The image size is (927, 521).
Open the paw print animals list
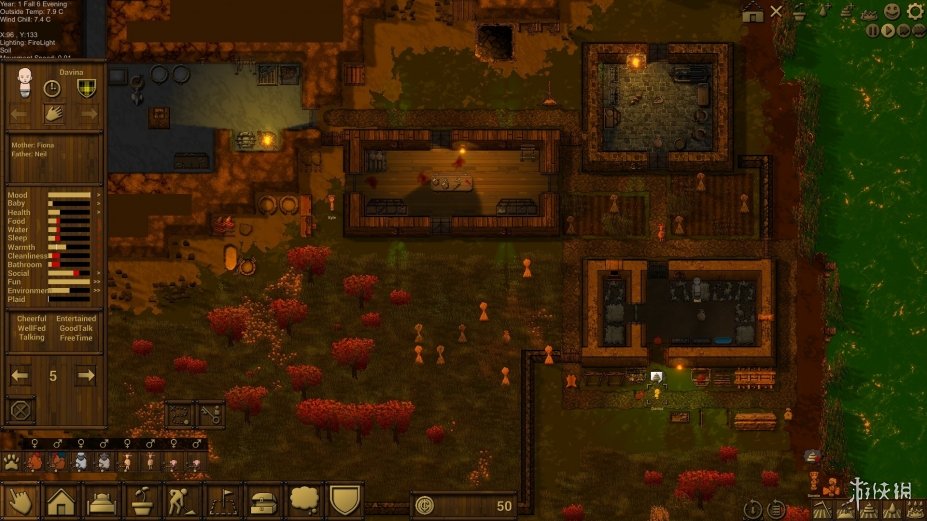click(12, 462)
